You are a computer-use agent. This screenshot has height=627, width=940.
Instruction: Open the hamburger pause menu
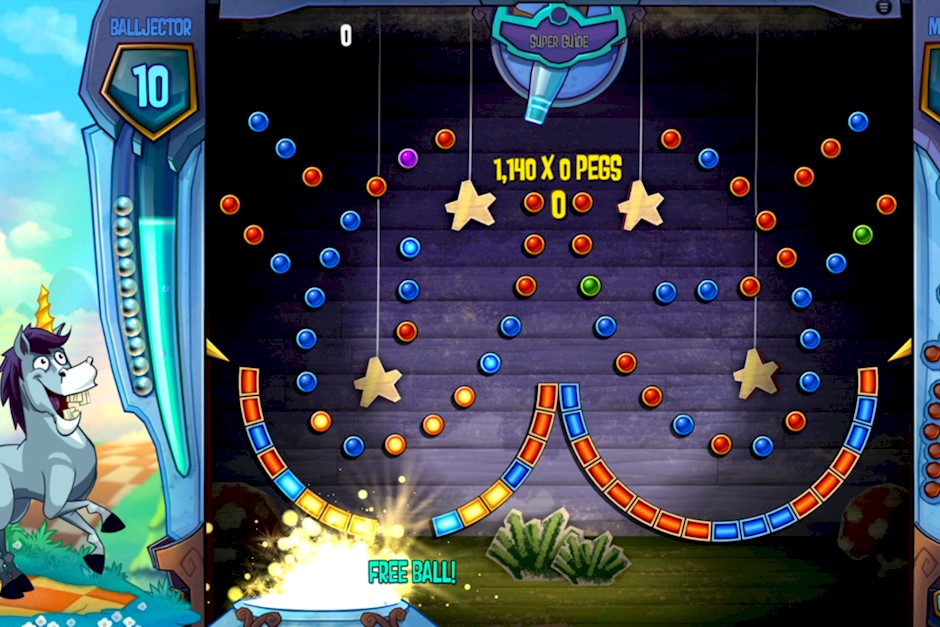[x=884, y=7]
